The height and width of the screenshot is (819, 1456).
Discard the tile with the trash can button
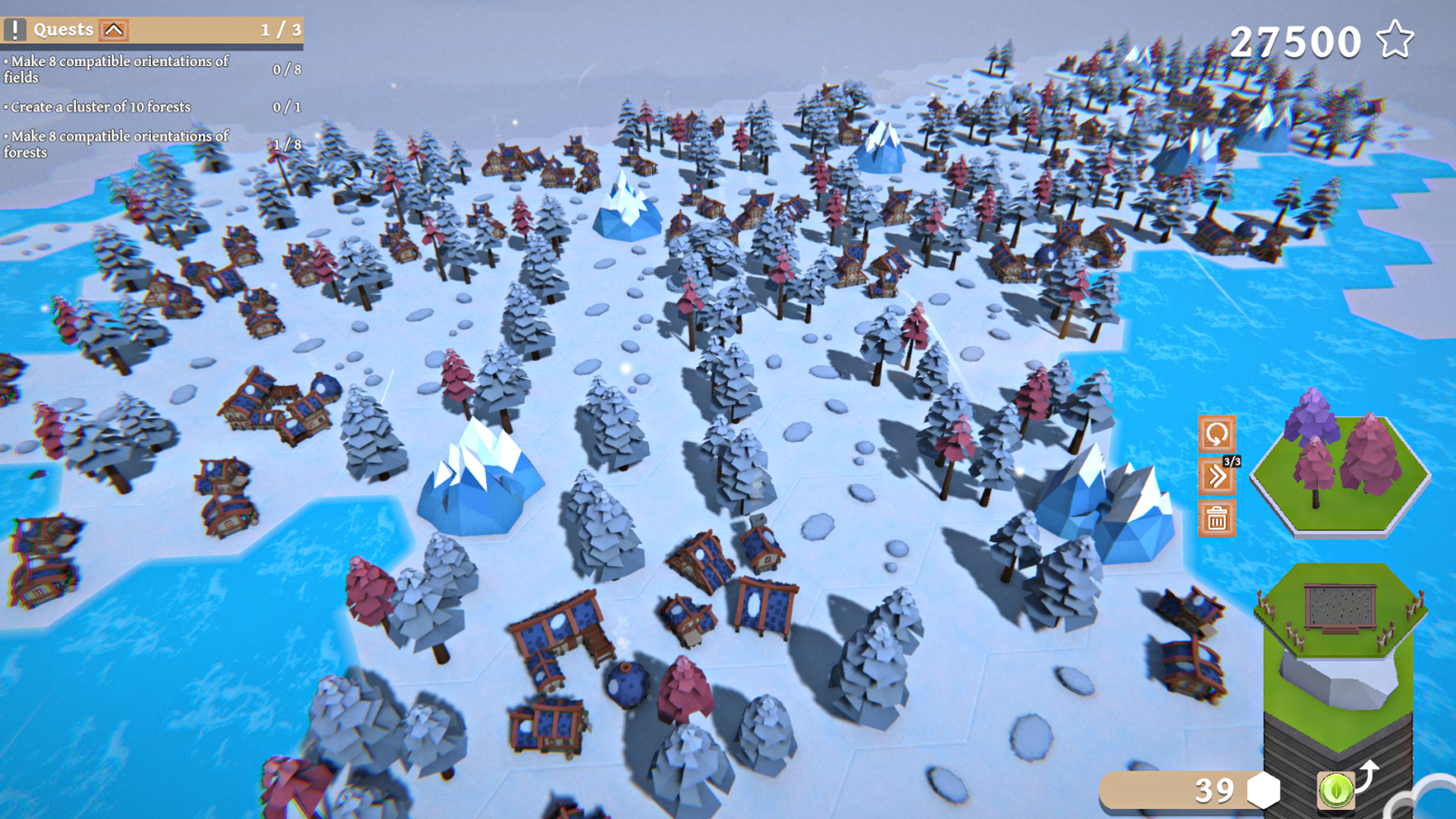point(1216,518)
